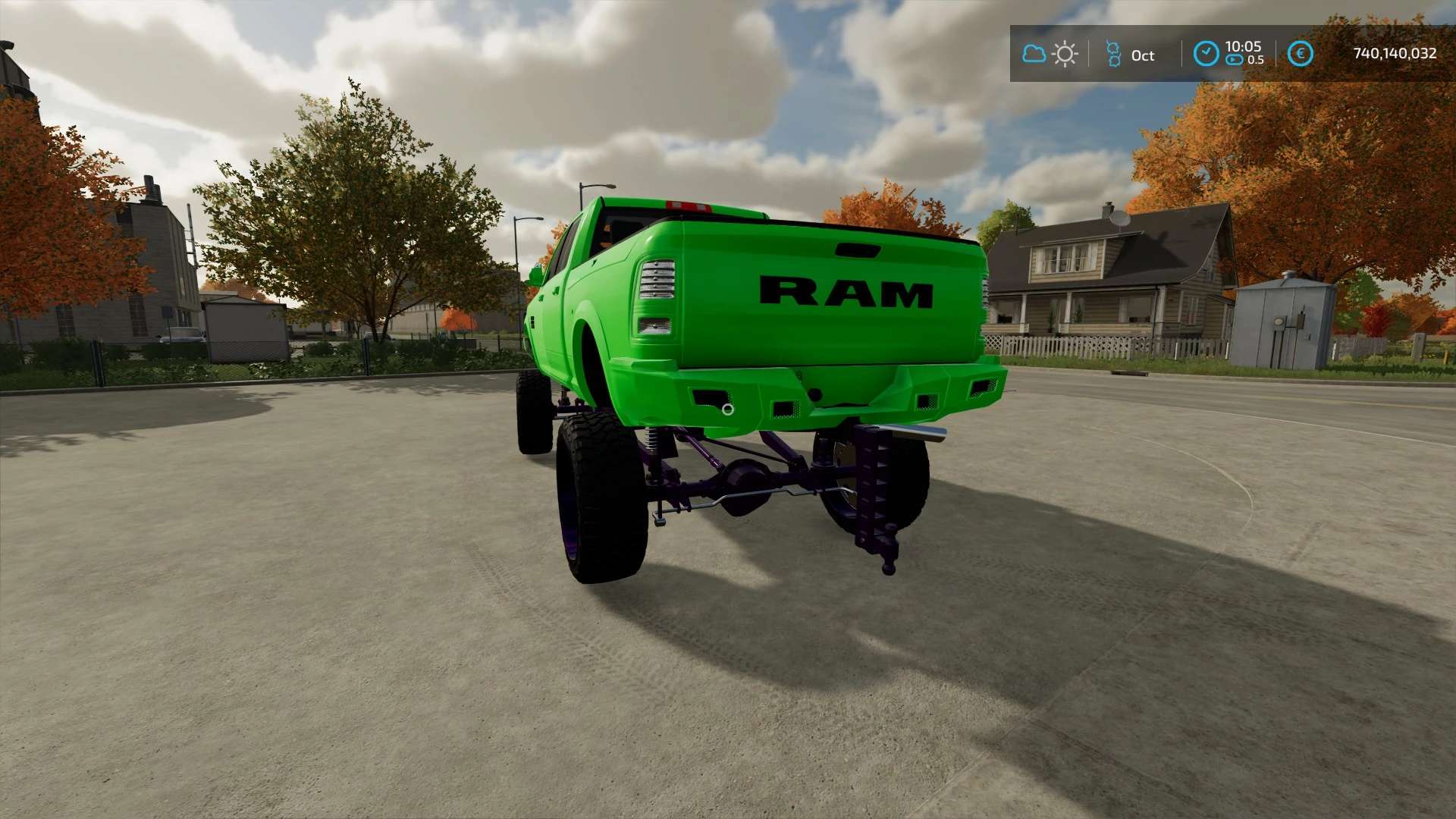Click the blue clock icon

[1206, 54]
